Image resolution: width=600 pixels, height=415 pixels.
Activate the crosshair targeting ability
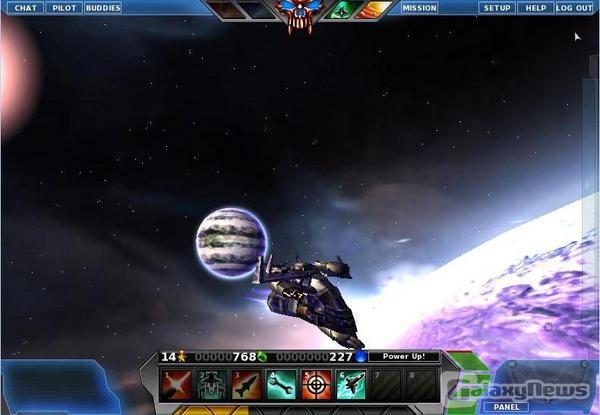click(316, 385)
